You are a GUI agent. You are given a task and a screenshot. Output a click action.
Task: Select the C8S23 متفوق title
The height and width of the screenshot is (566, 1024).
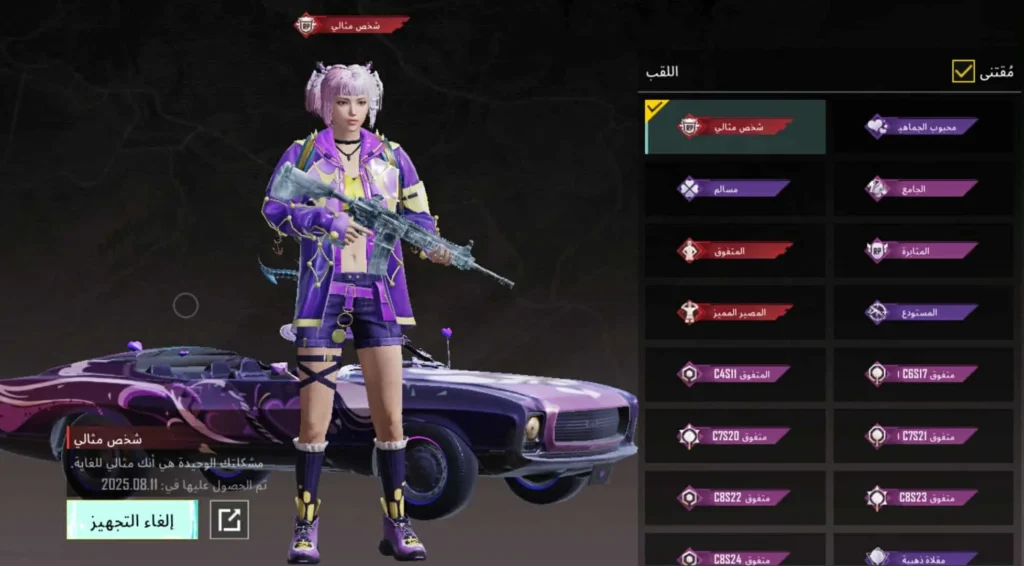(x=922, y=497)
